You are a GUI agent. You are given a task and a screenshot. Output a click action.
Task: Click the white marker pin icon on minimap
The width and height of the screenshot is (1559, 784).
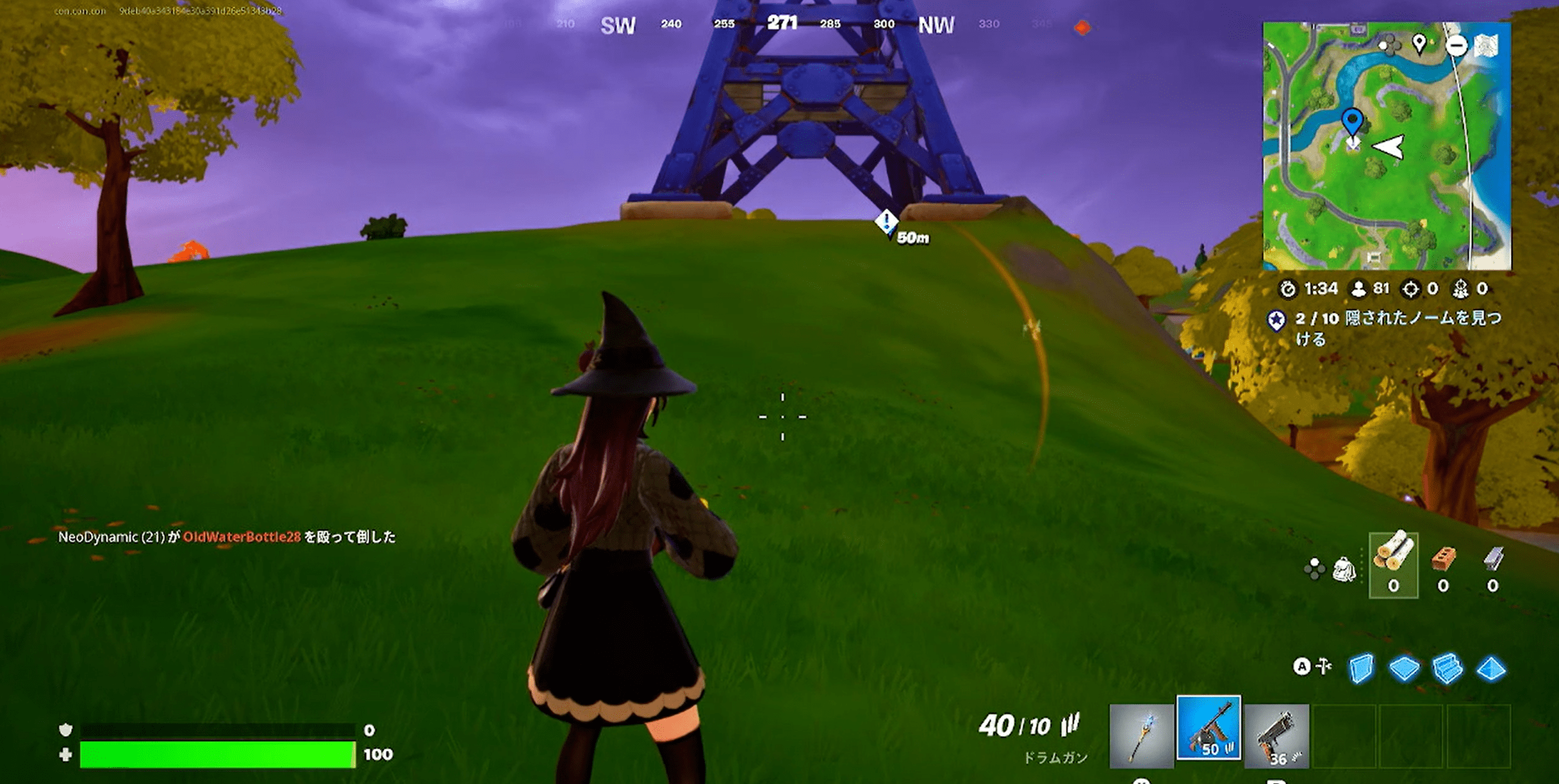pos(1419,44)
